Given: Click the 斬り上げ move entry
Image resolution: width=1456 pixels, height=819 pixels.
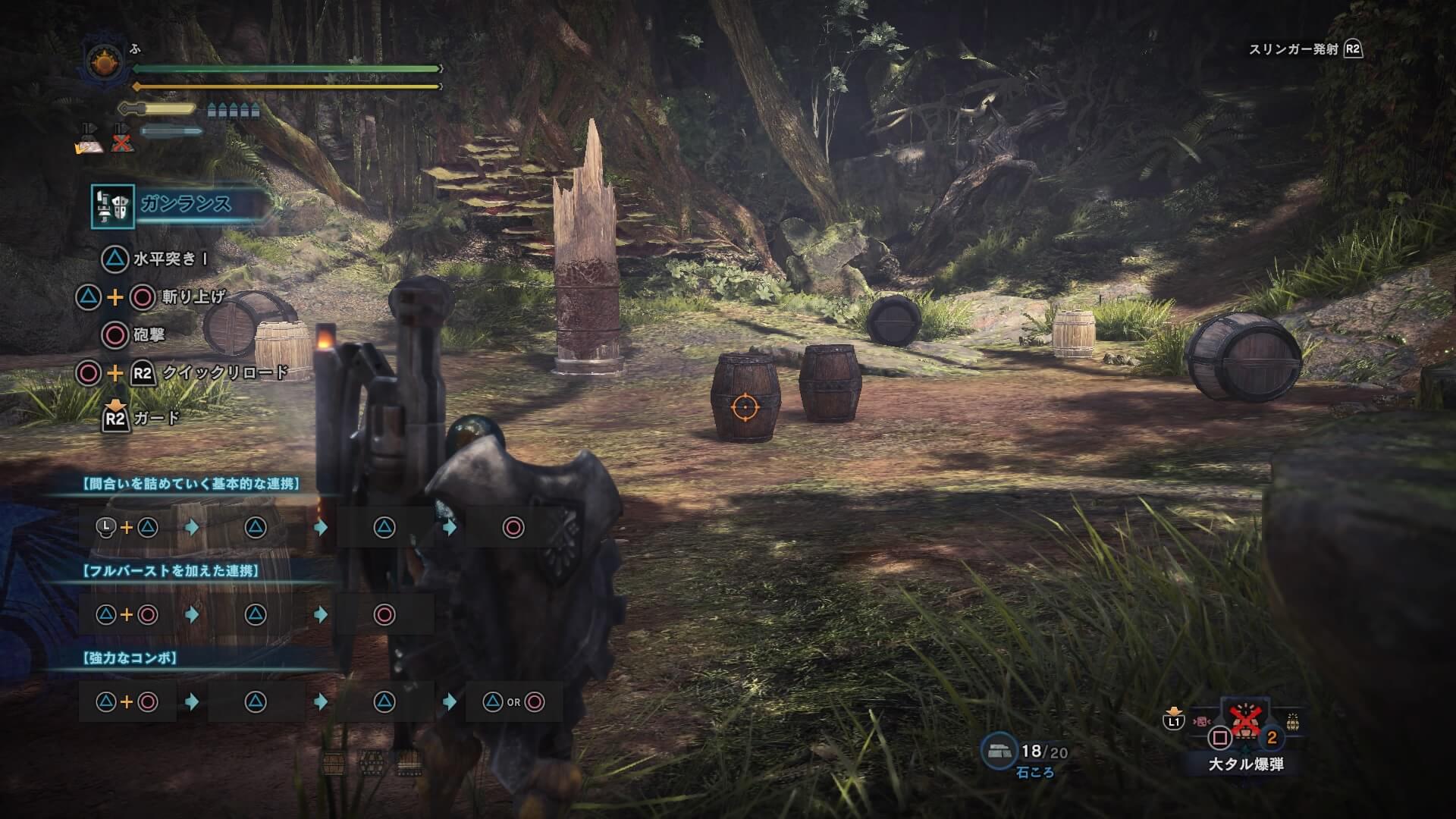Looking at the screenshot, I should click(193, 297).
